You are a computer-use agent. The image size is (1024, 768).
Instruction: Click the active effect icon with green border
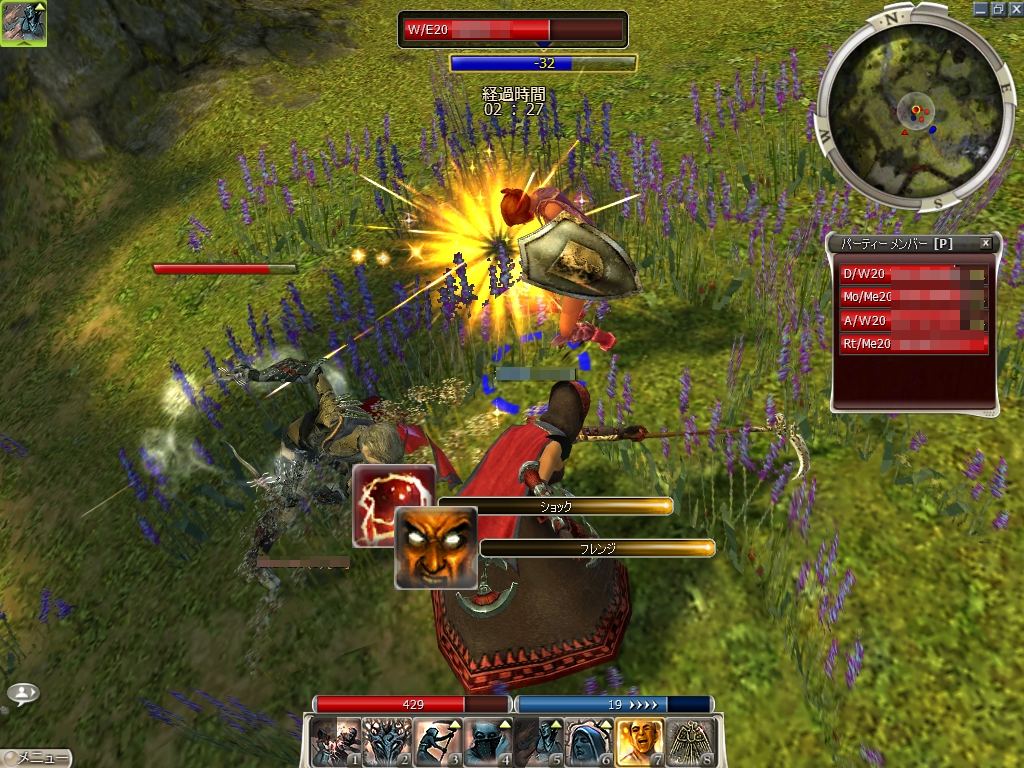[x=23, y=23]
